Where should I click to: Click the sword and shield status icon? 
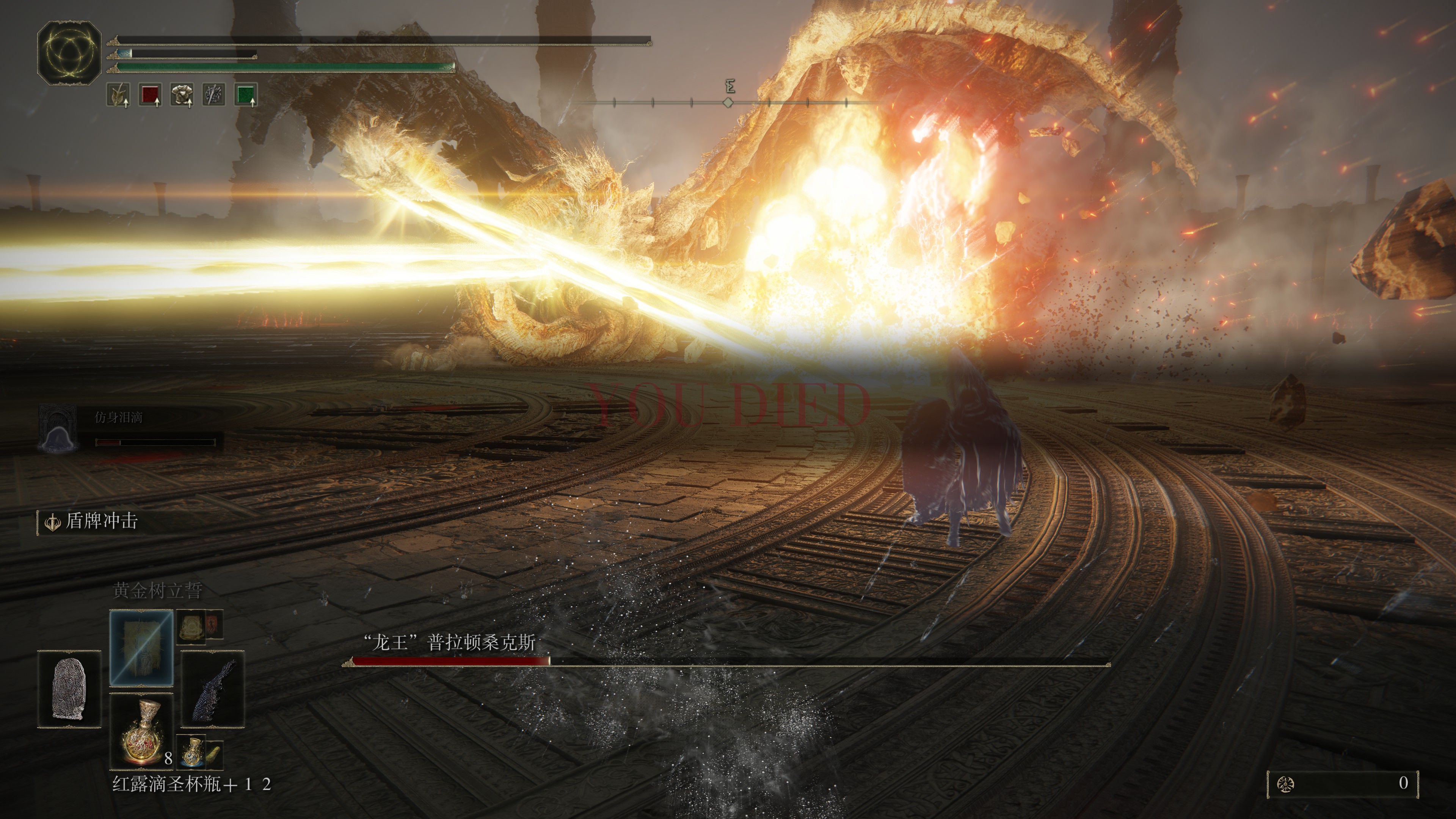213,94
